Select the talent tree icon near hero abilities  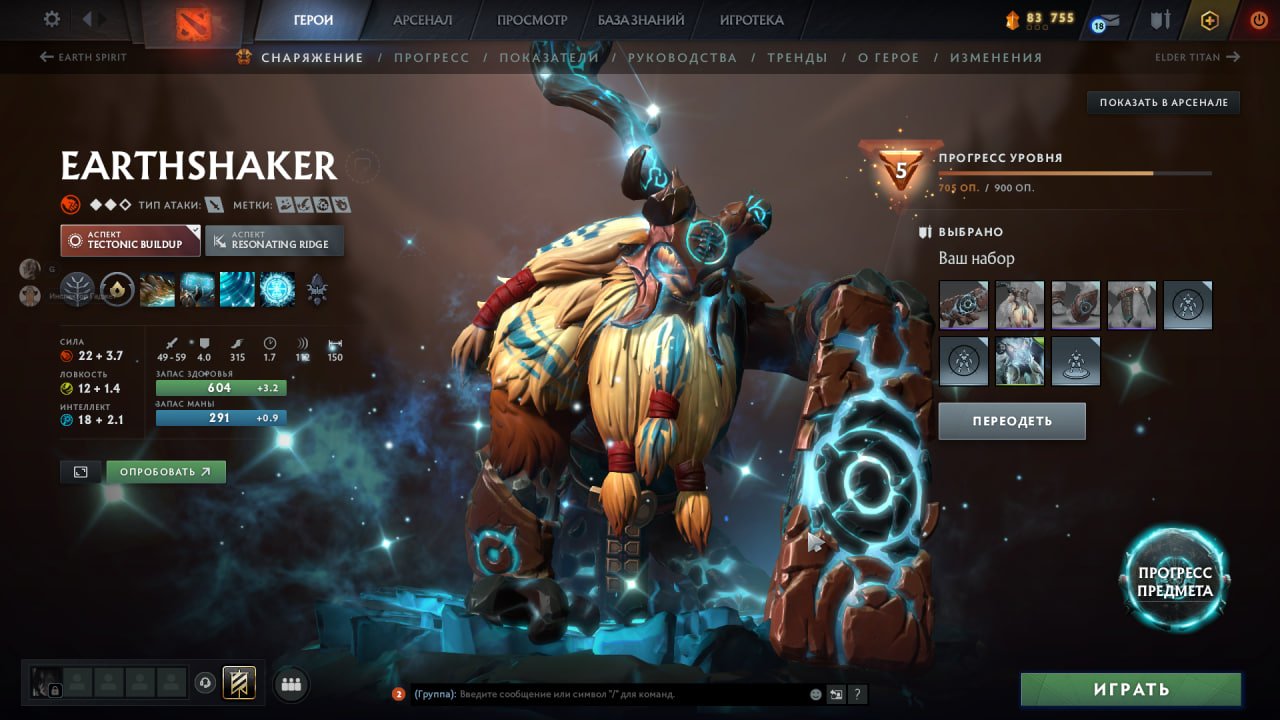click(x=77, y=288)
